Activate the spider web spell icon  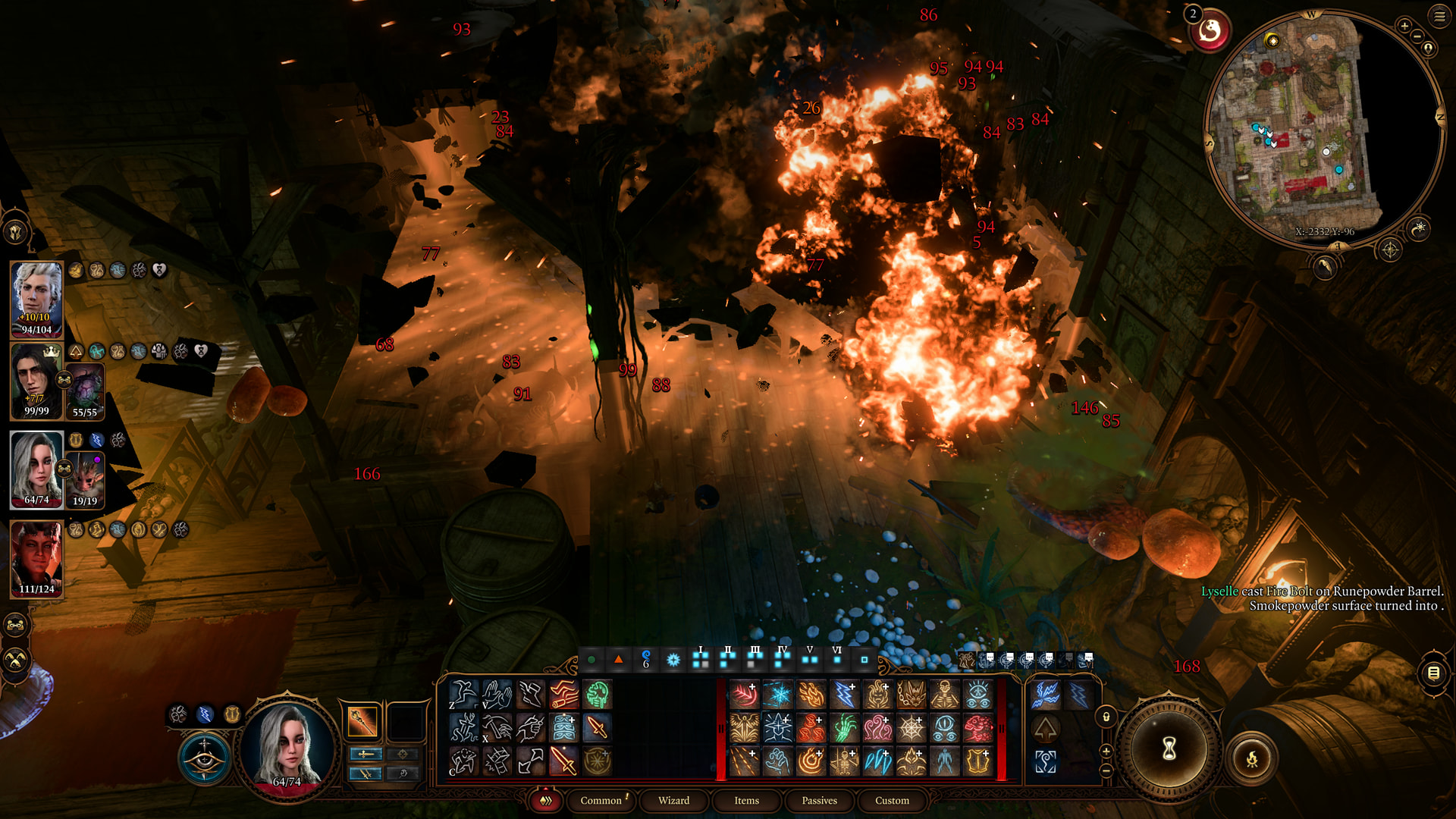tap(912, 728)
